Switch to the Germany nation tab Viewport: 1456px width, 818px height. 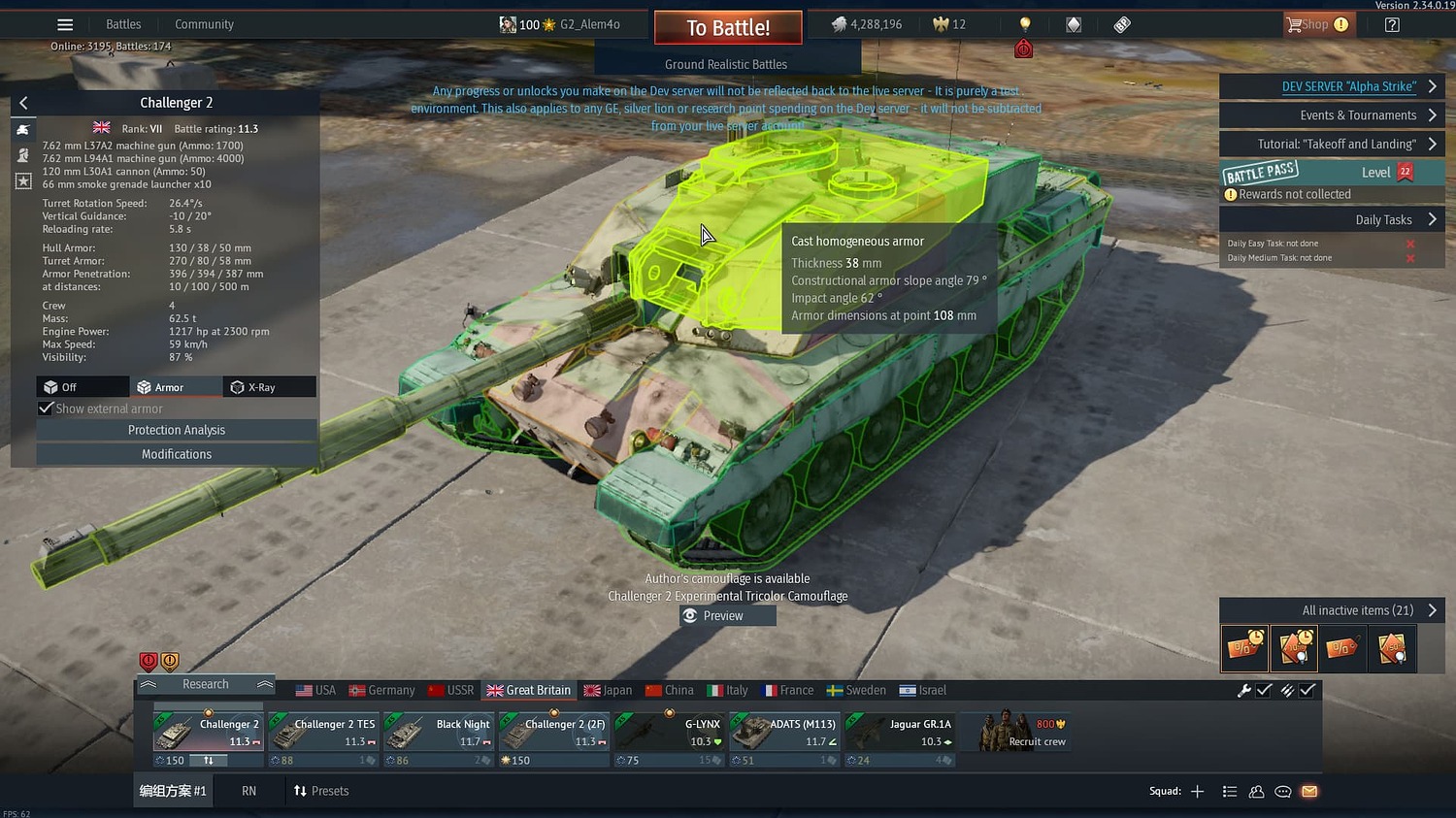coord(381,690)
